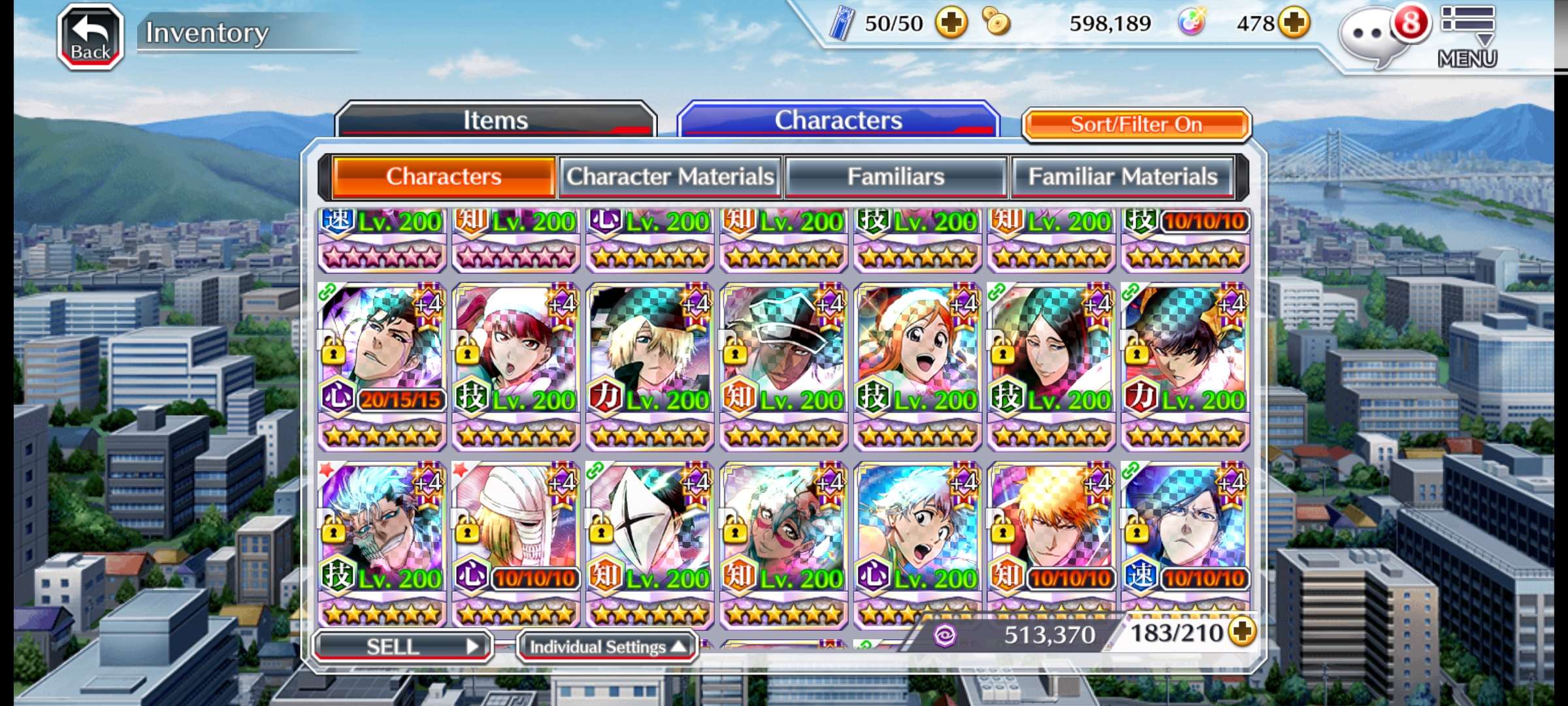Buy spirit orbs via plus beside 478
1568x706 pixels.
[x=1294, y=24]
